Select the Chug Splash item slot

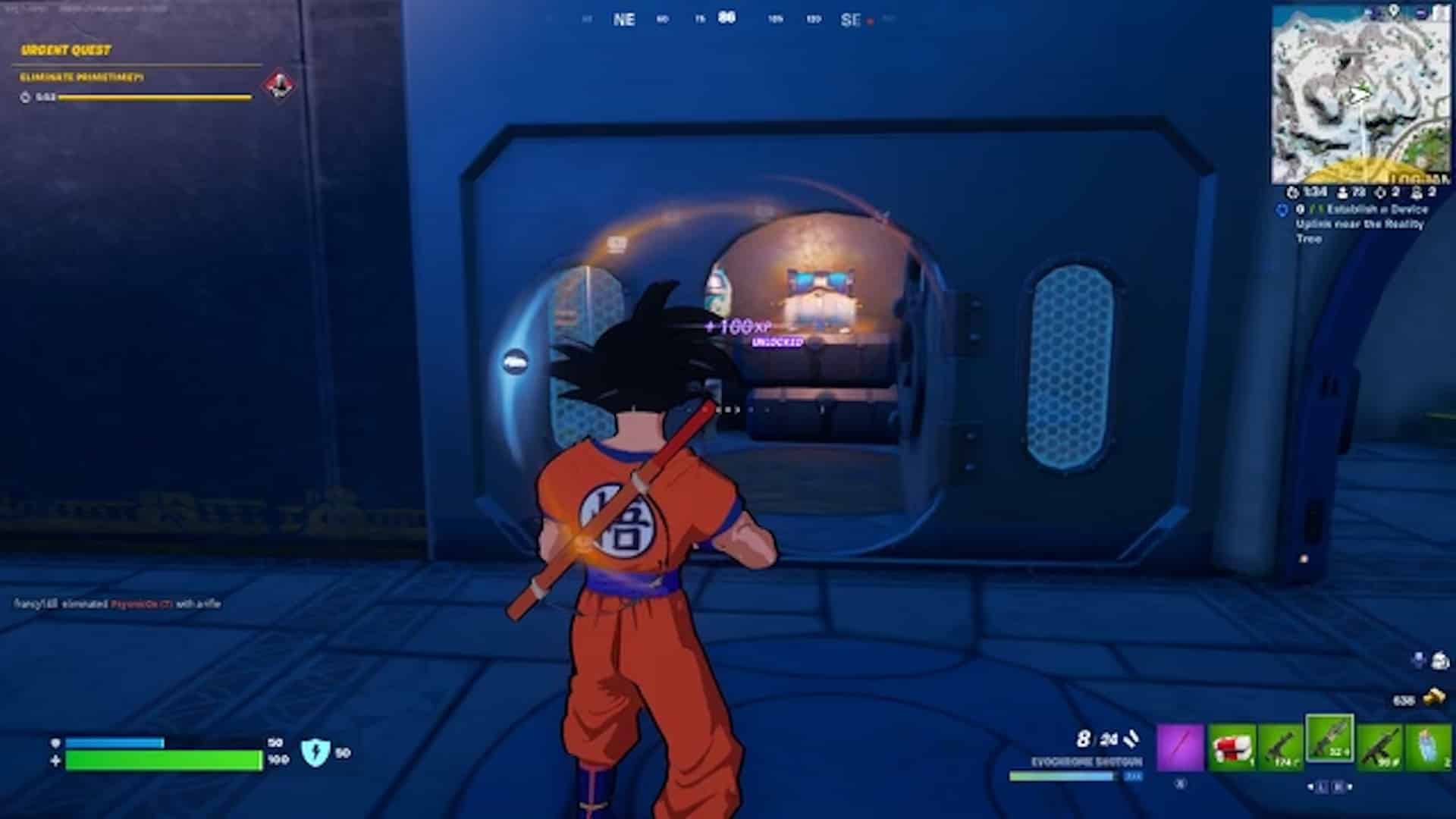pos(1432,746)
